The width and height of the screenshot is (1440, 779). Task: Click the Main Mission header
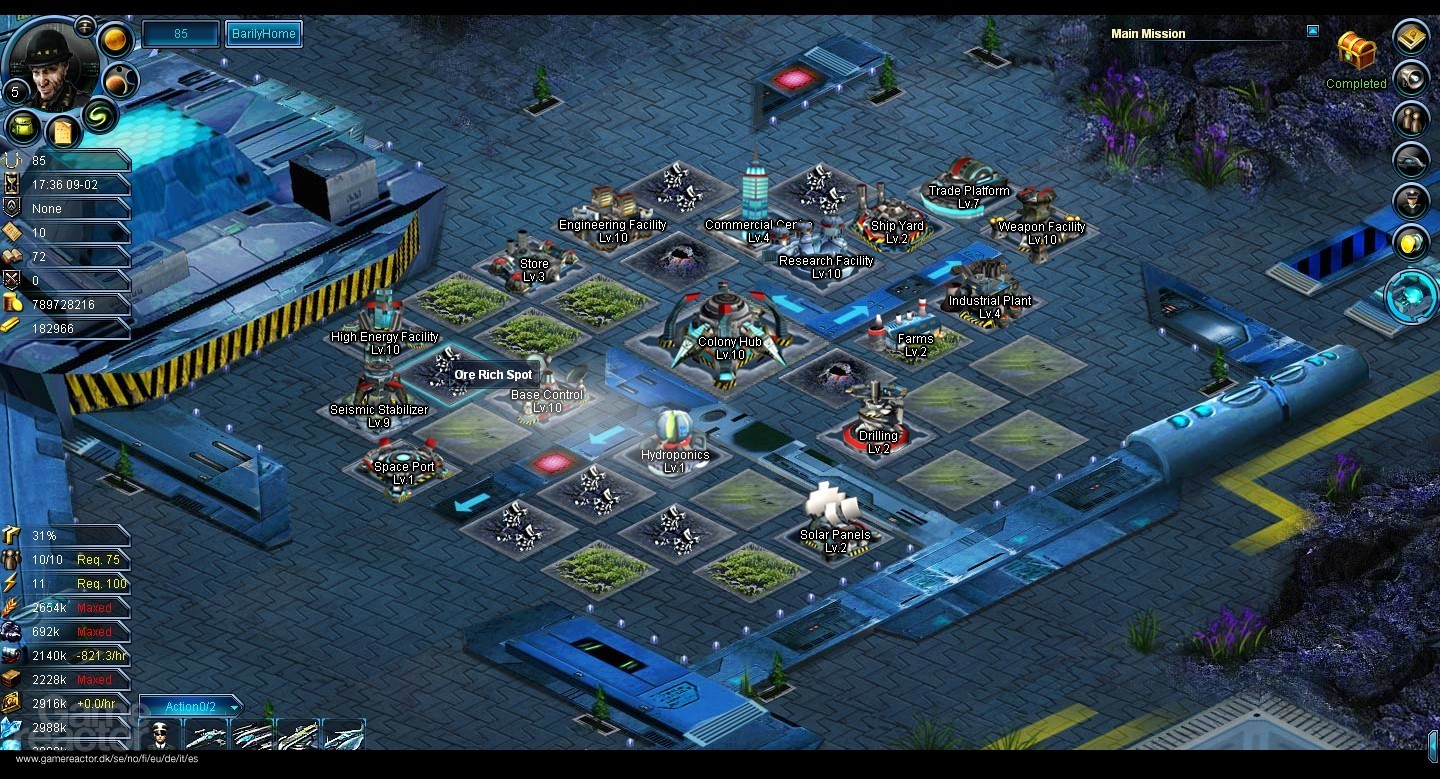tap(1147, 33)
